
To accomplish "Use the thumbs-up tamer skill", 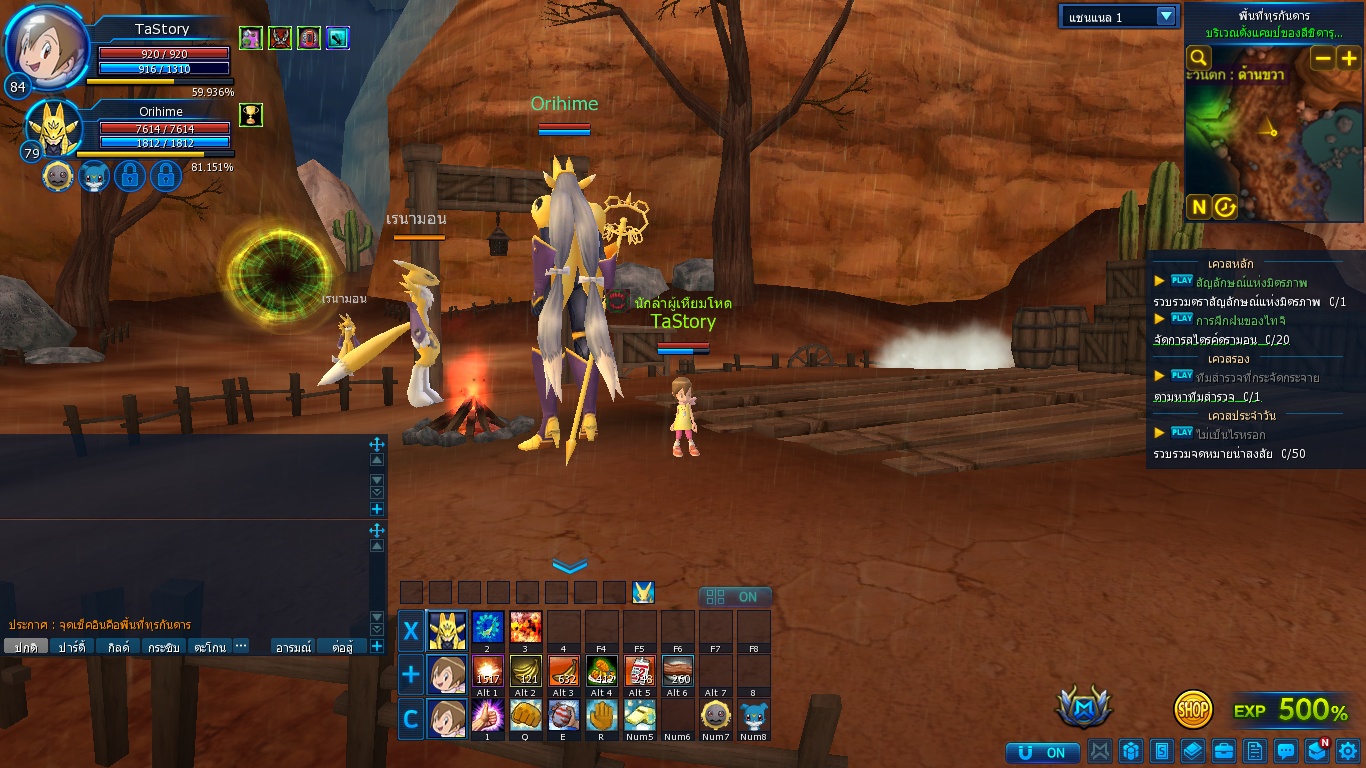I will click(x=487, y=715).
